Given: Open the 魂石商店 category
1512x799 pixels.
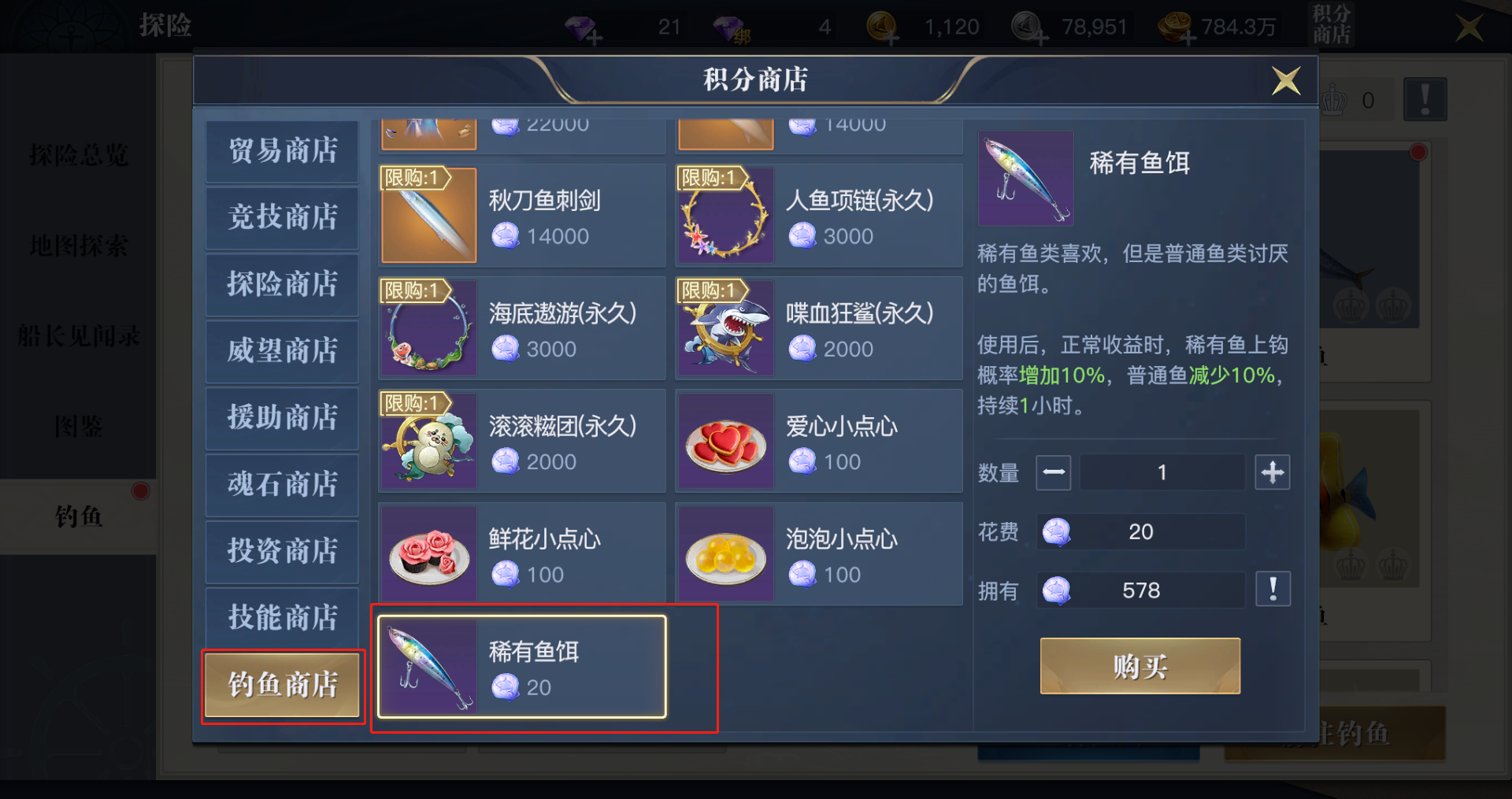Looking at the screenshot, I should [282, 485].
